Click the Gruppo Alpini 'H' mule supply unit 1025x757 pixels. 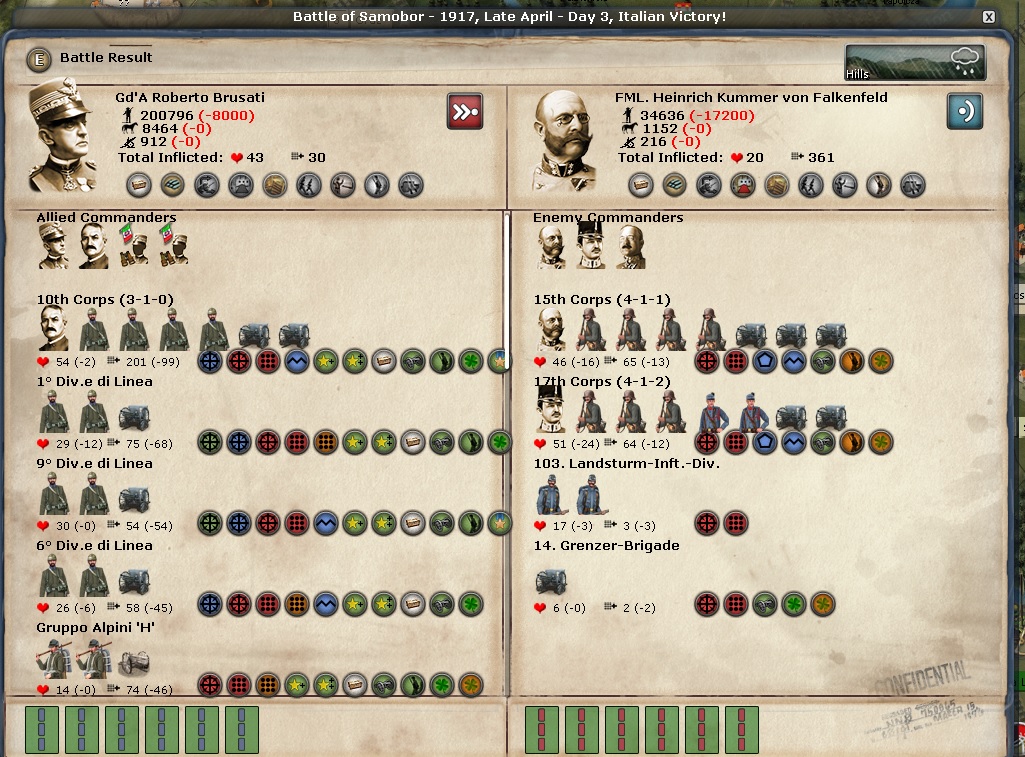134,662
